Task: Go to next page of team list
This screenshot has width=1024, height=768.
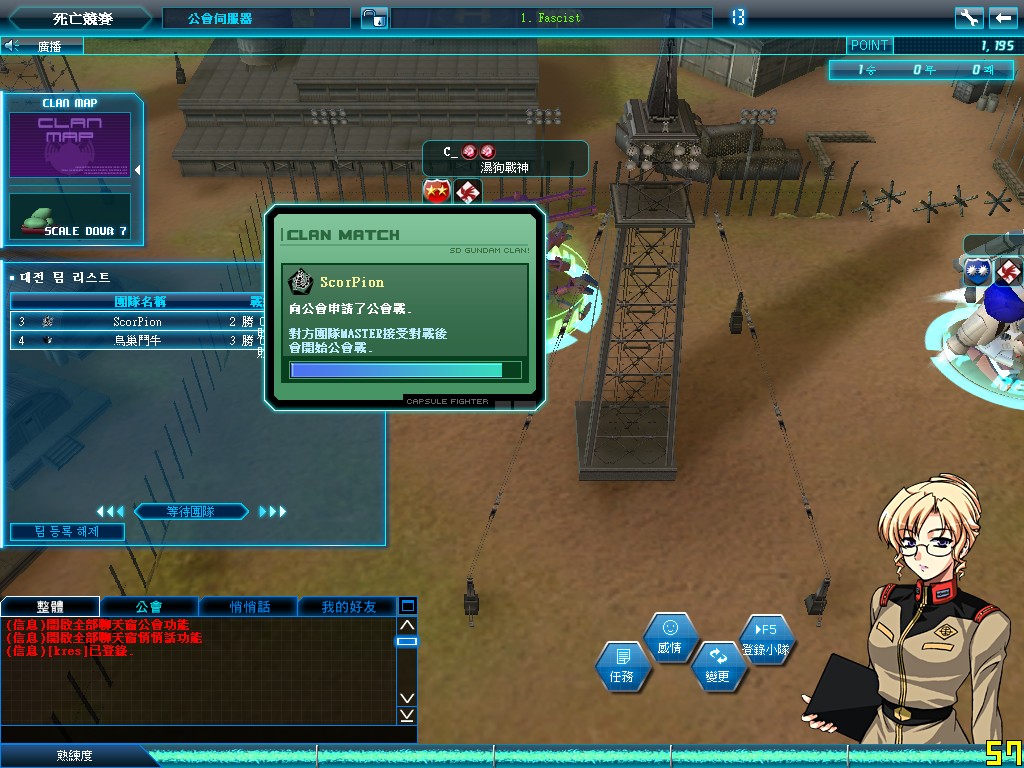Action: (x=272, y=512)
